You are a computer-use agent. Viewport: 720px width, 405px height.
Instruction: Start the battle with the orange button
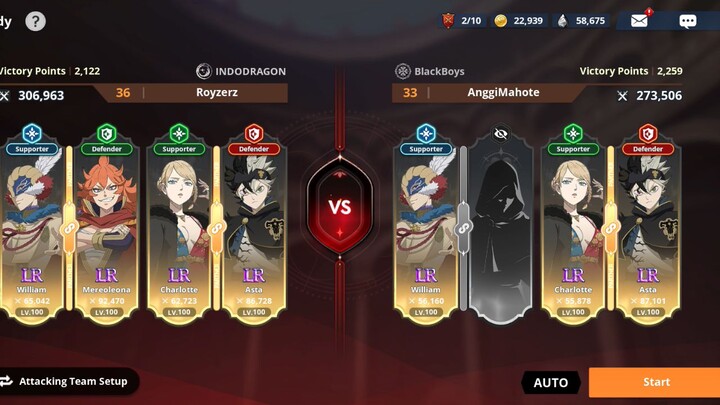[x=655, y=382]
